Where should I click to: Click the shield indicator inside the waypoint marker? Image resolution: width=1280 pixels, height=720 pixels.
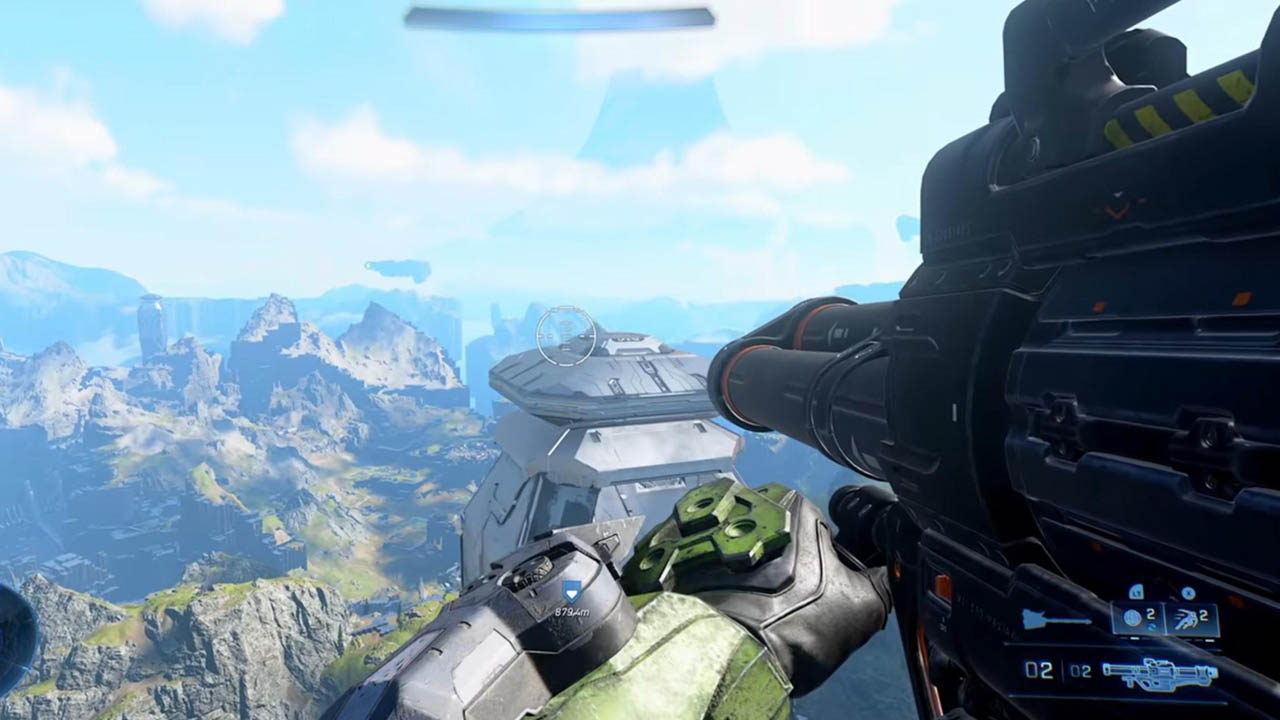pyautogui.click(x=572, y=594)
